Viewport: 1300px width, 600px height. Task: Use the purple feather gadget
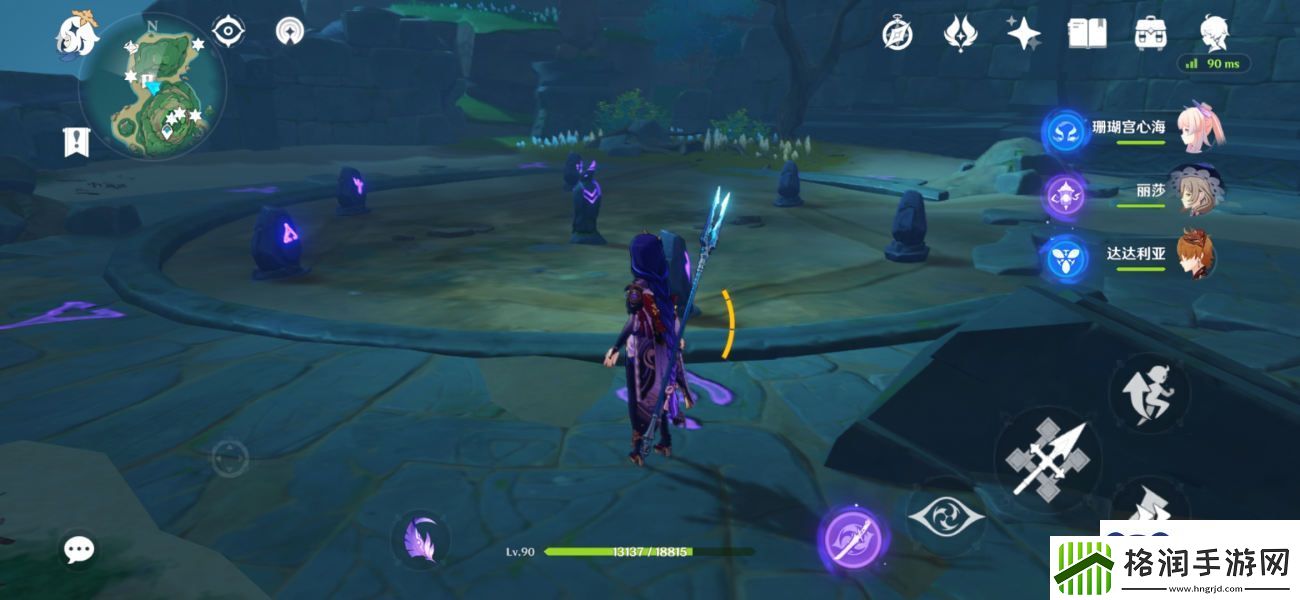(x=420, y=541)
